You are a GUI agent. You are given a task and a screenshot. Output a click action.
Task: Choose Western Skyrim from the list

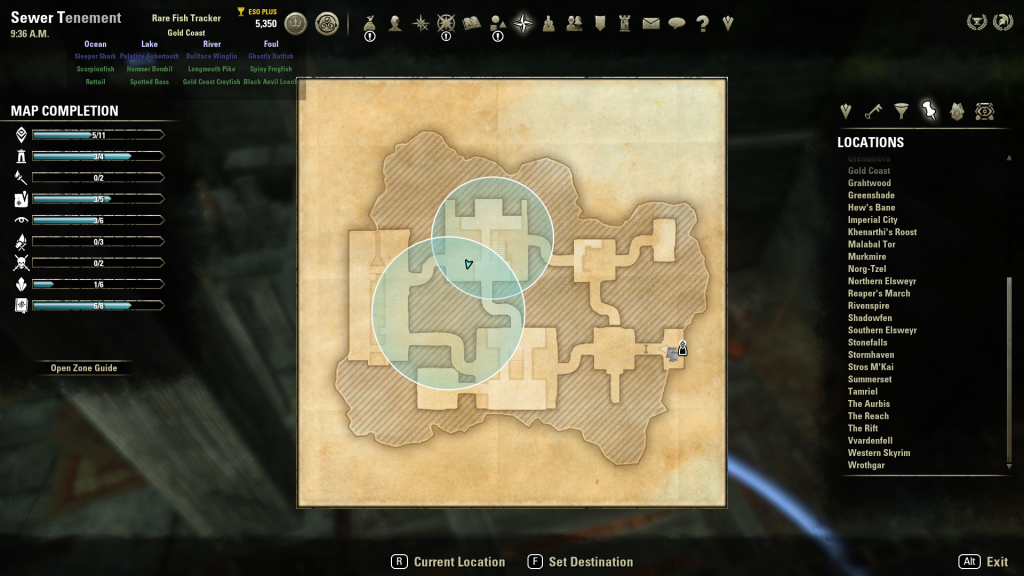coord(878,453)
